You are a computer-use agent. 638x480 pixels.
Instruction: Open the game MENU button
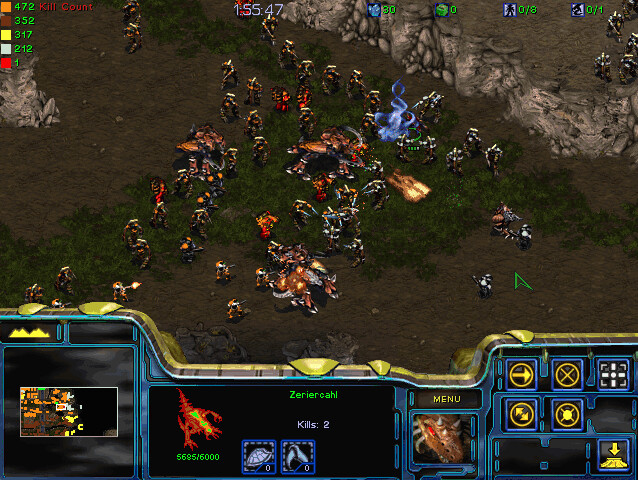pos(445,398)
